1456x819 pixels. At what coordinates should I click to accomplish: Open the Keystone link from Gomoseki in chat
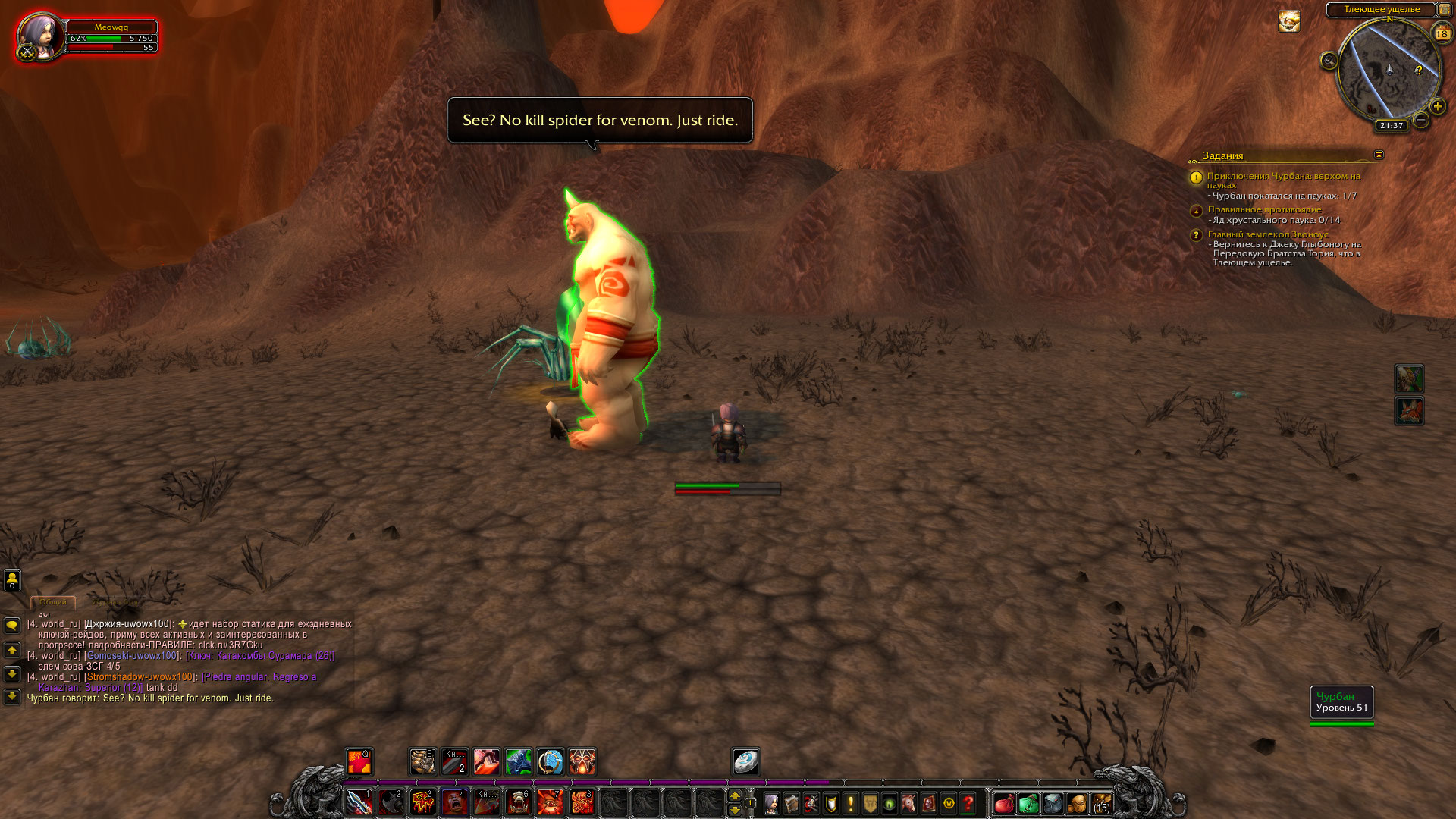(x=260, y=656)
